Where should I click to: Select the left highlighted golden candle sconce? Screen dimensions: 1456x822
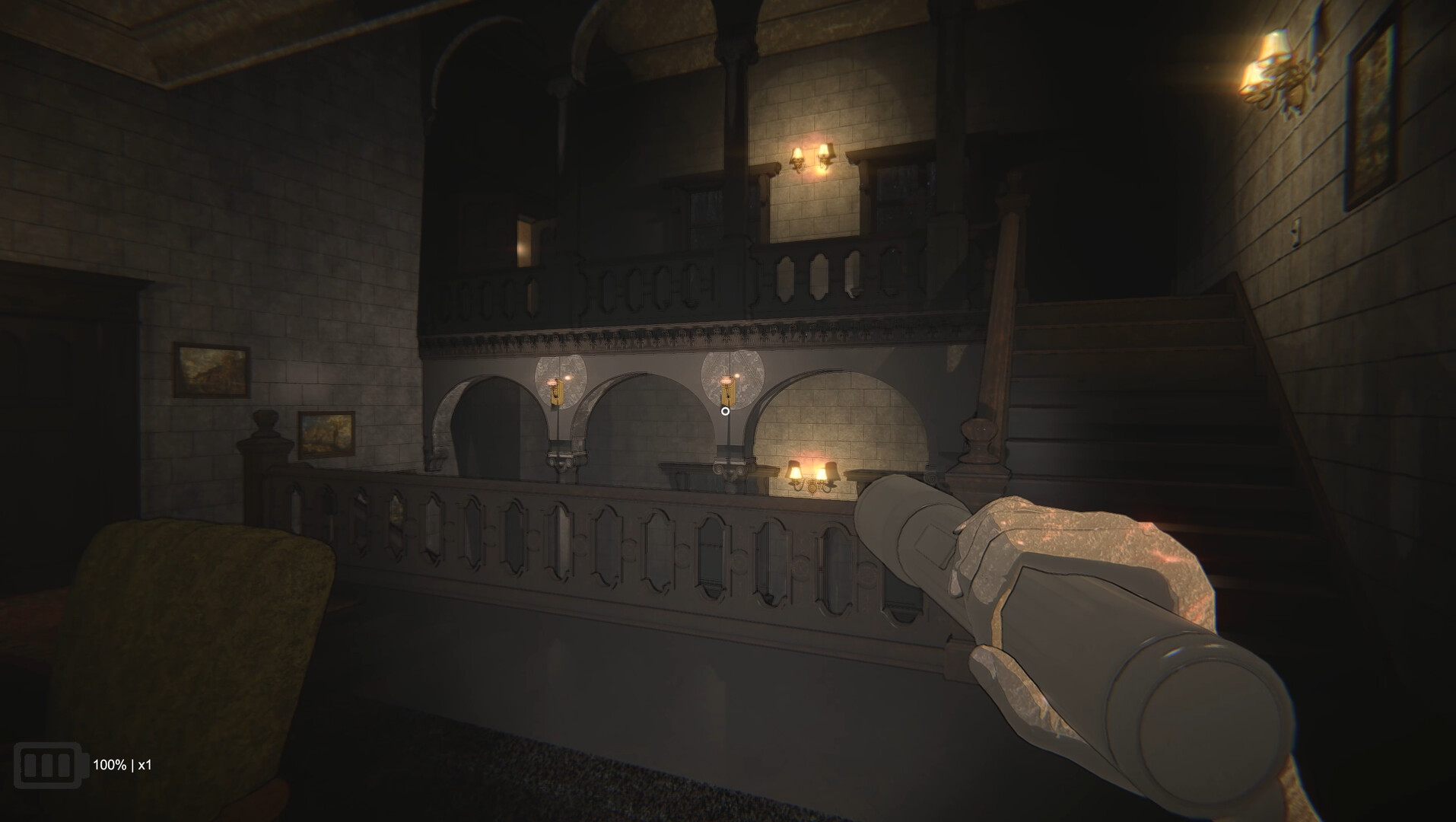(559, 392)
